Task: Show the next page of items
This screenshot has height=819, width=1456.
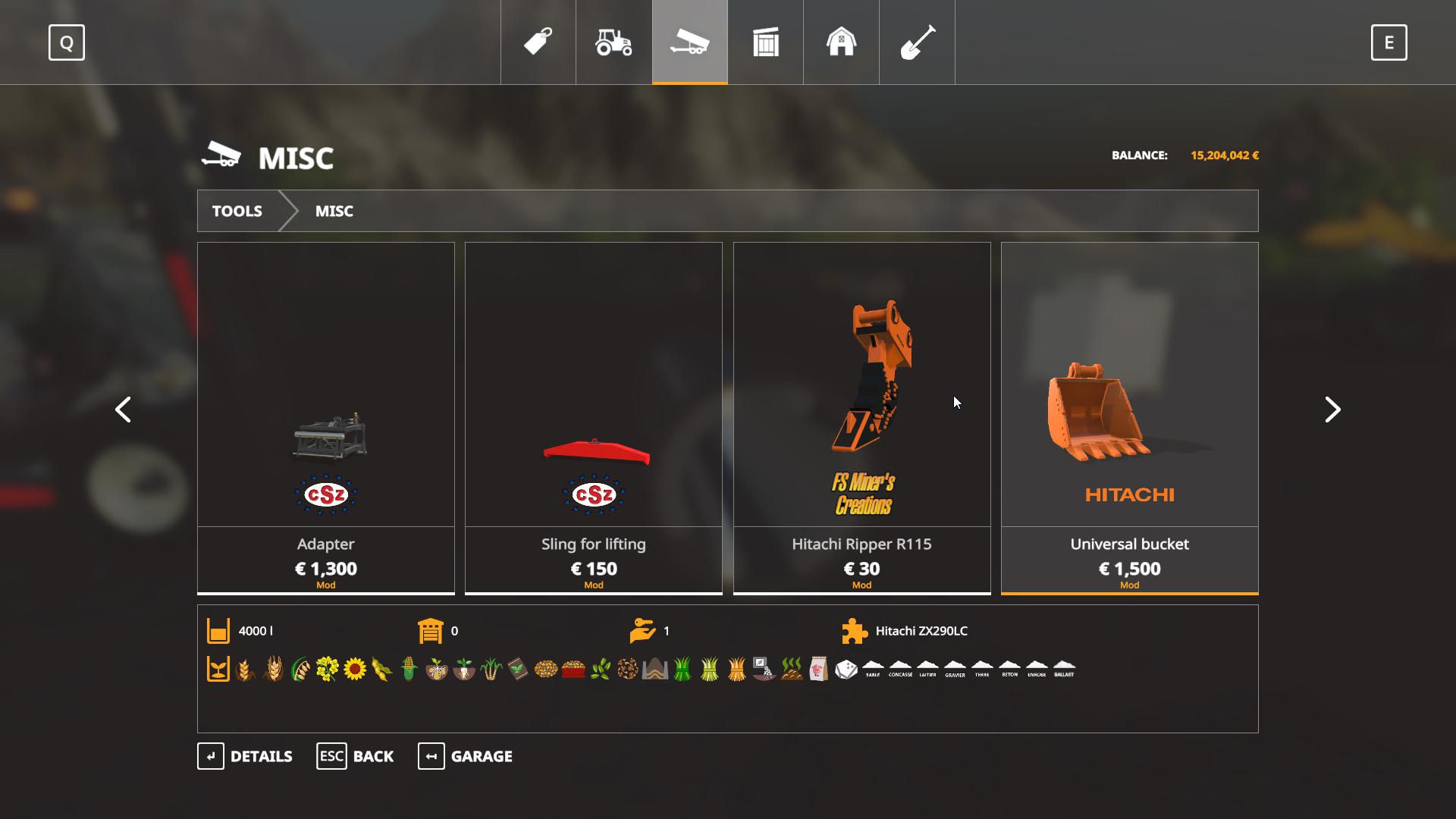Action: (x=1332, y=409)
